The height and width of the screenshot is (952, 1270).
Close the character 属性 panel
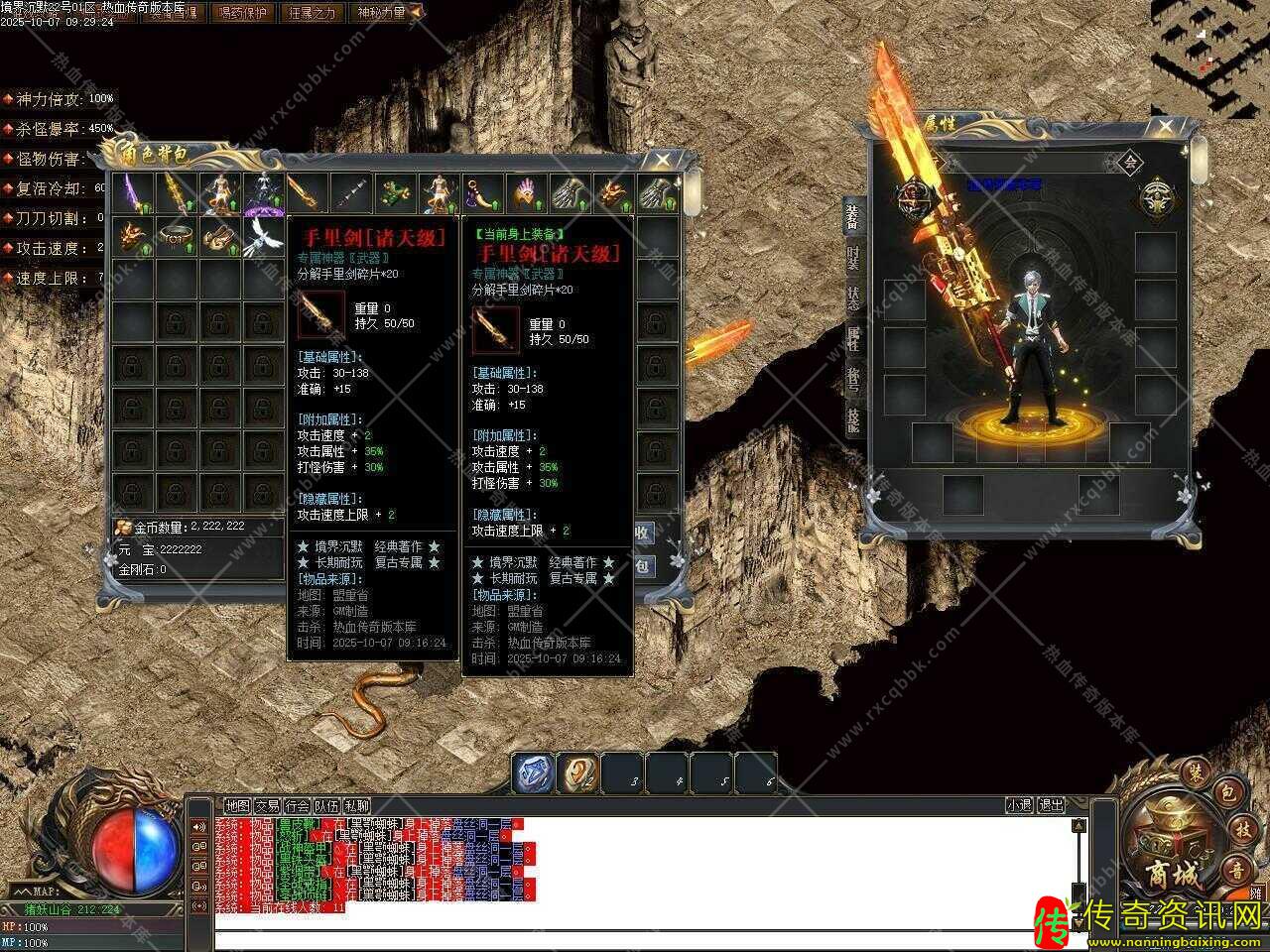pos(1165,127)
